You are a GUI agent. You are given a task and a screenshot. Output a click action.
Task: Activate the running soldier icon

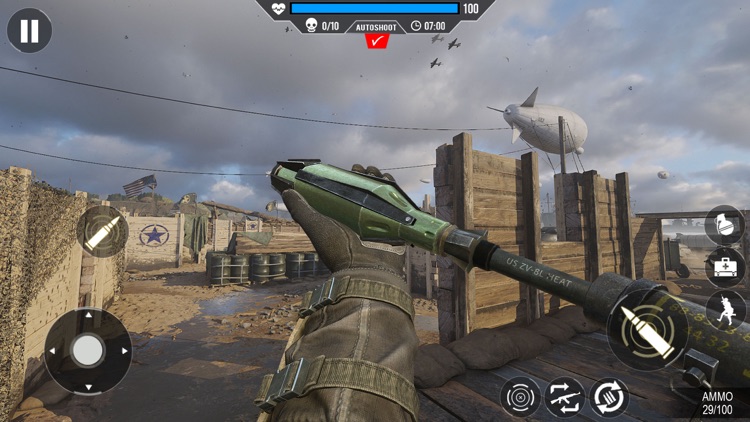coord(726,309)
